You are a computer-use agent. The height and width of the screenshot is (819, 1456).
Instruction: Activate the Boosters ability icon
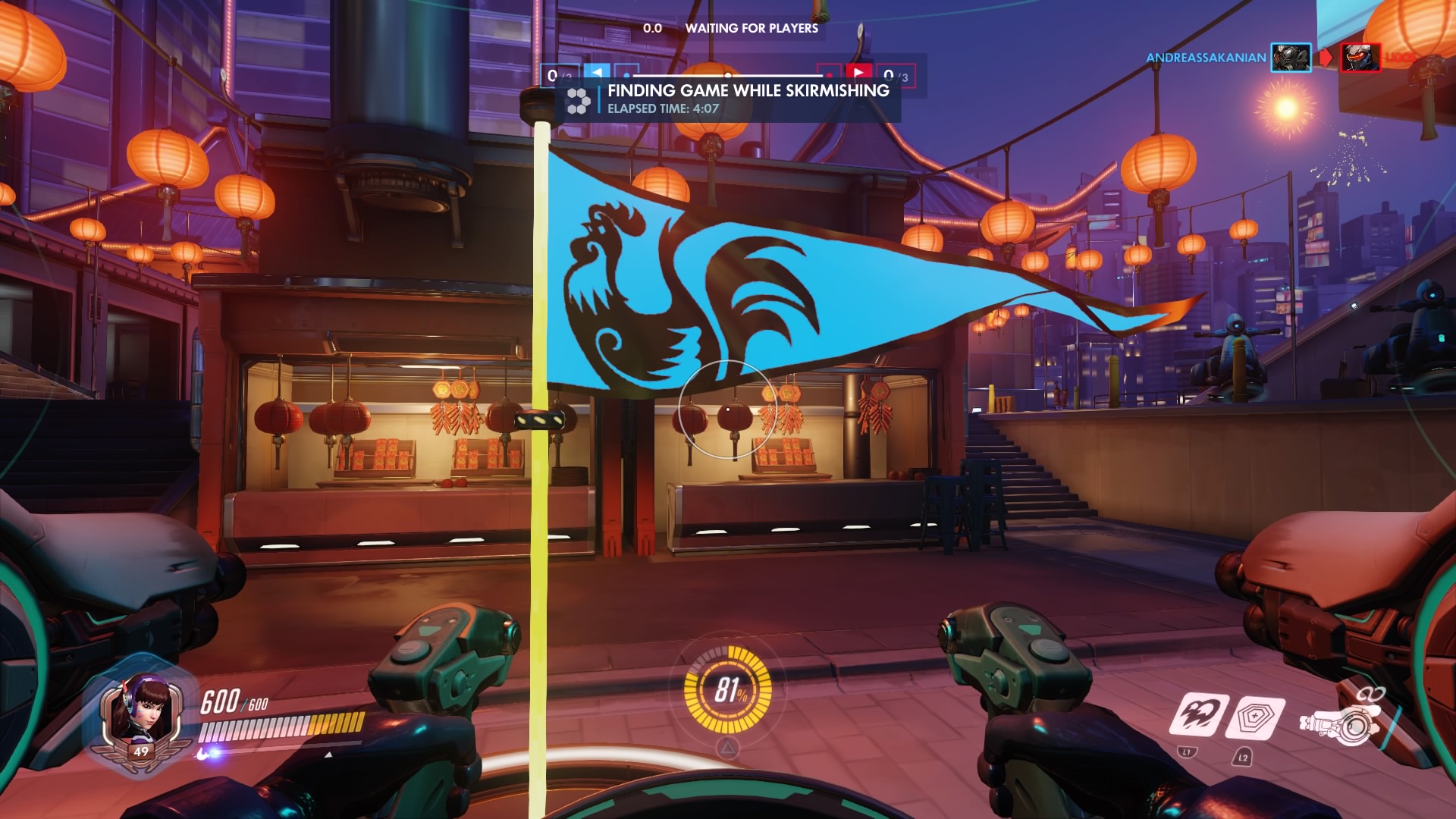[x=1199, y=715]
